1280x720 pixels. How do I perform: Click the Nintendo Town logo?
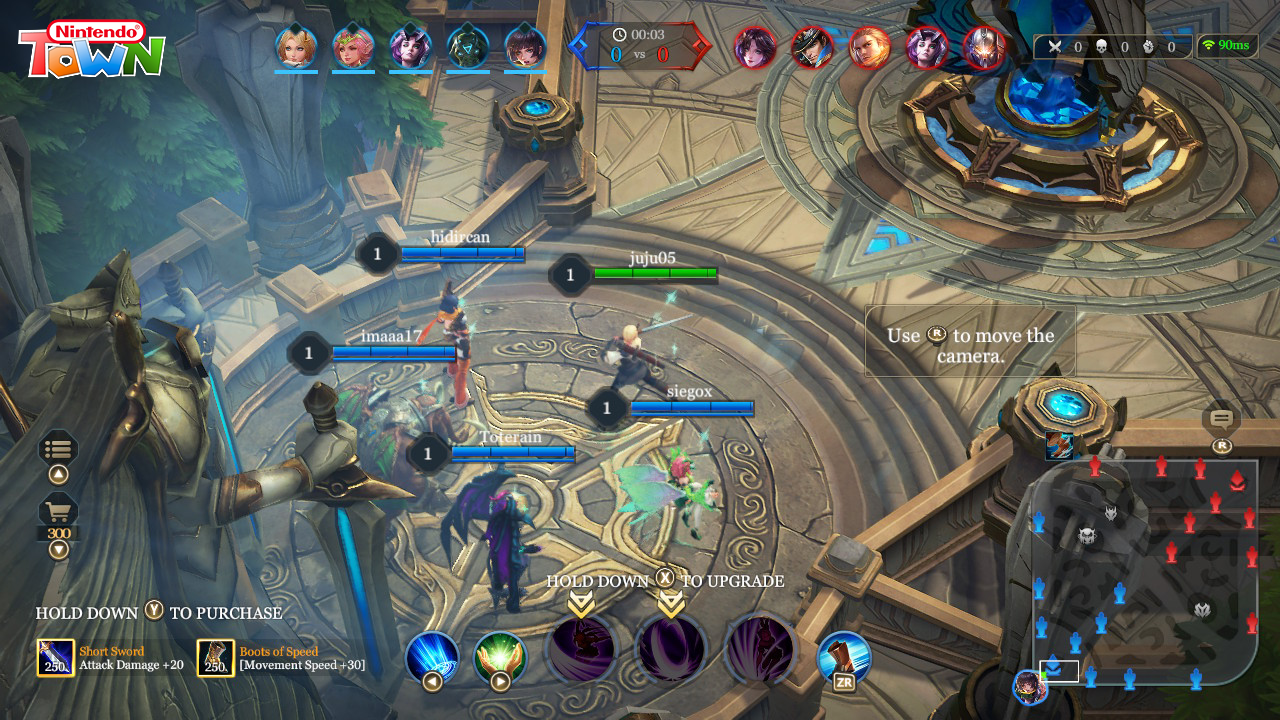click(x=91, y=49)
